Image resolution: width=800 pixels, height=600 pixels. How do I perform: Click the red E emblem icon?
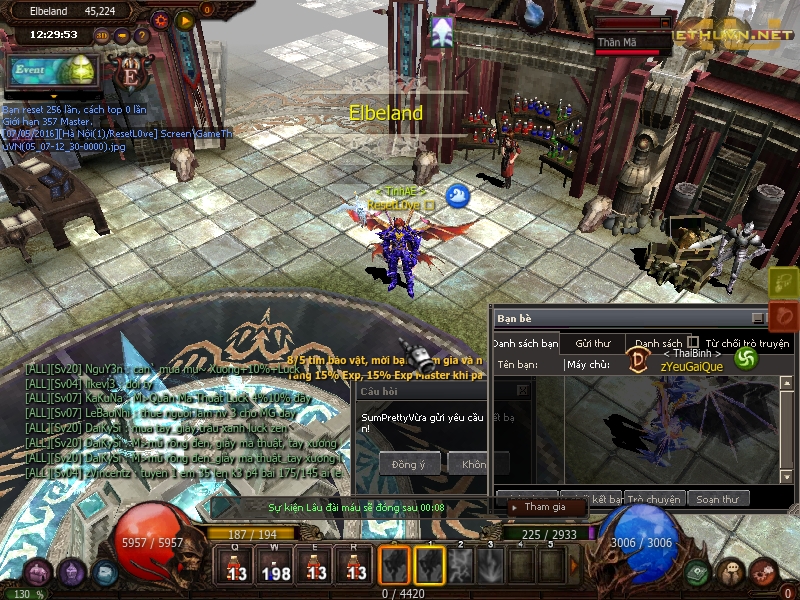click(x=131, y=73)
